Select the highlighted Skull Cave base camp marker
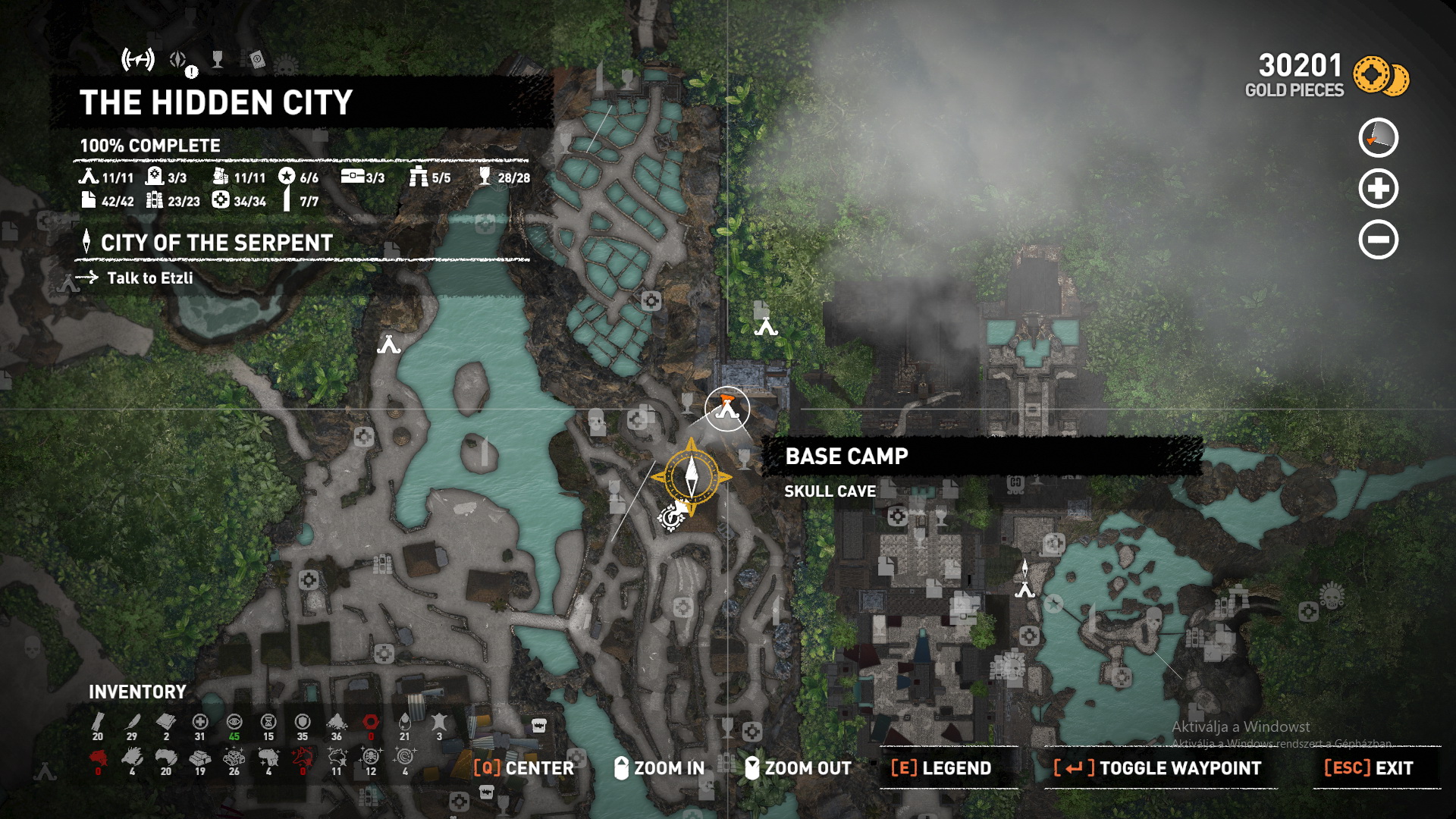The width and height of the screenshot is (1456, 819). tap(726, 409)
